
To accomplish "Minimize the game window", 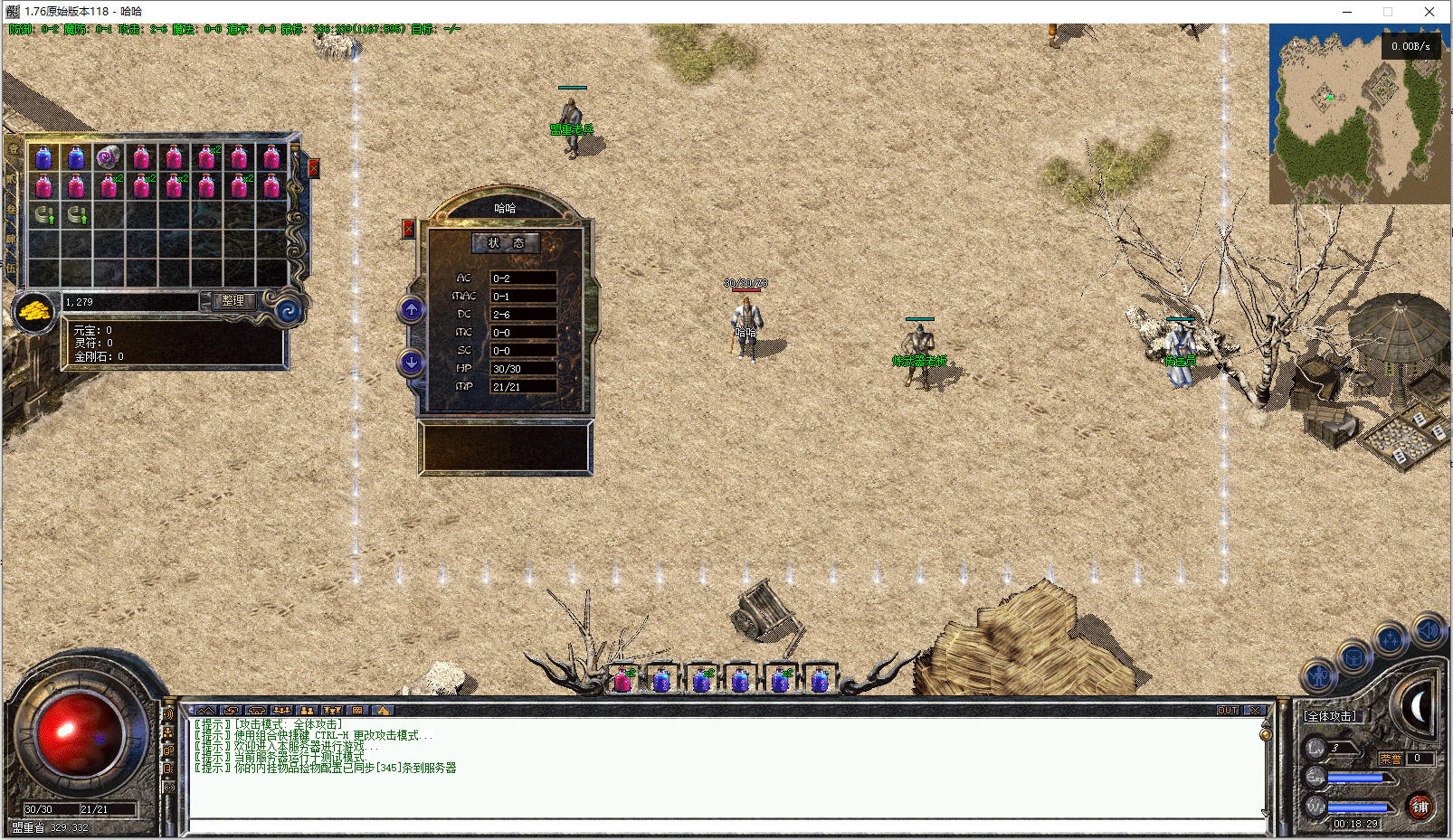I will click(1347, 12).
